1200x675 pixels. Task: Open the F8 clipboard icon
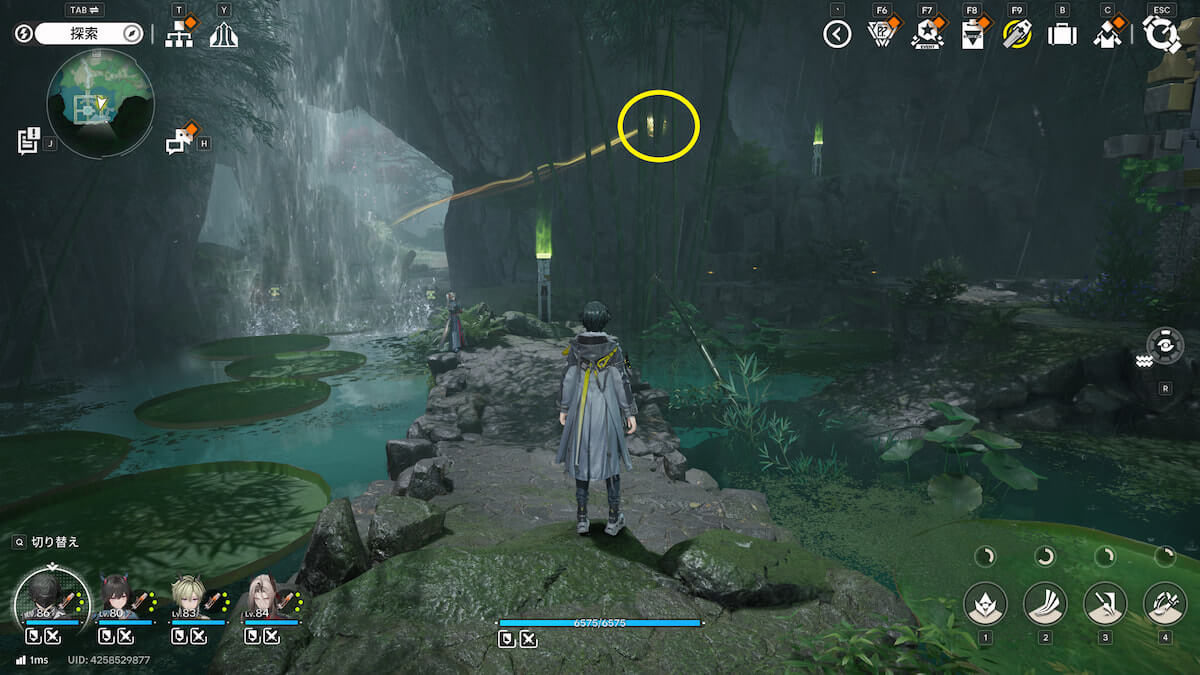972,34
